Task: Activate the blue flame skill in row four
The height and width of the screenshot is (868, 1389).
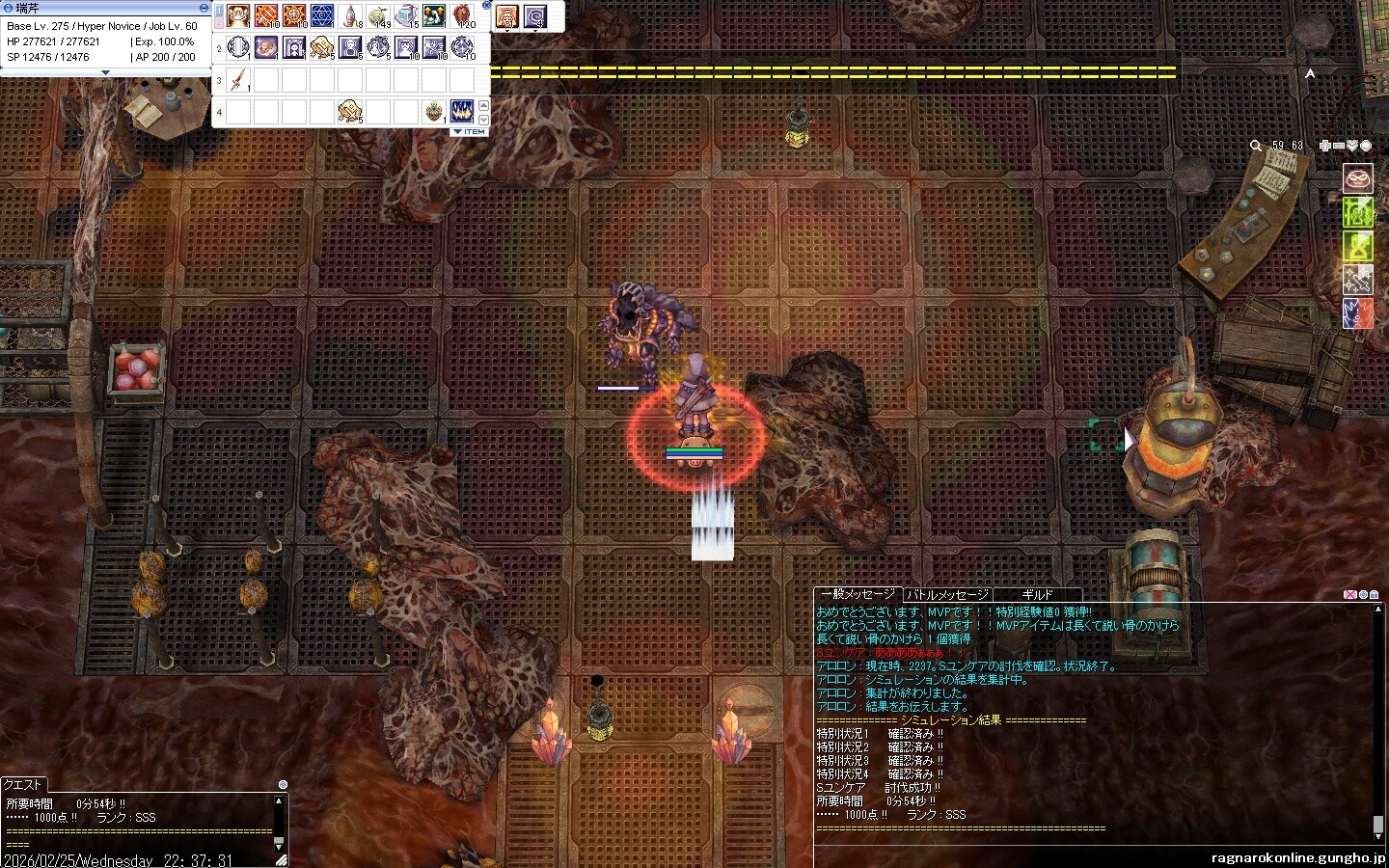Action: tap(462, 111)
